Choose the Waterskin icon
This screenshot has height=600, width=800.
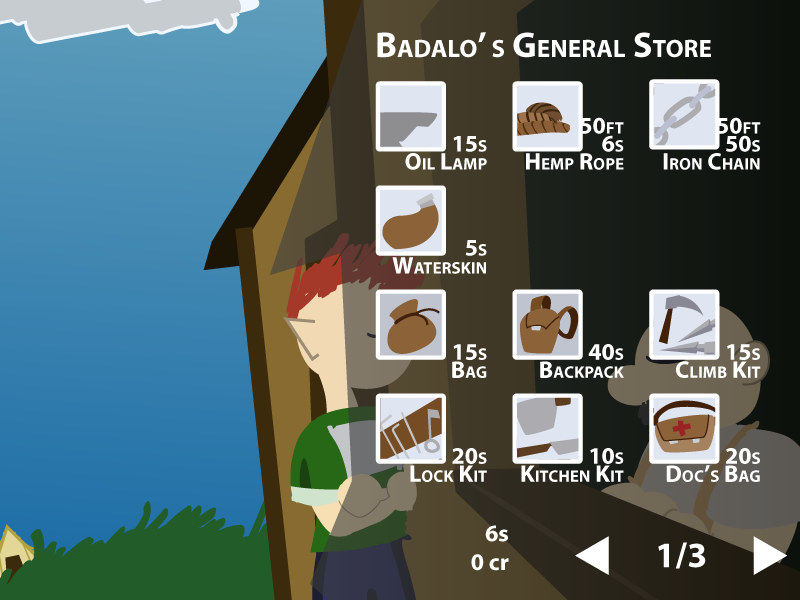point(410,221)
